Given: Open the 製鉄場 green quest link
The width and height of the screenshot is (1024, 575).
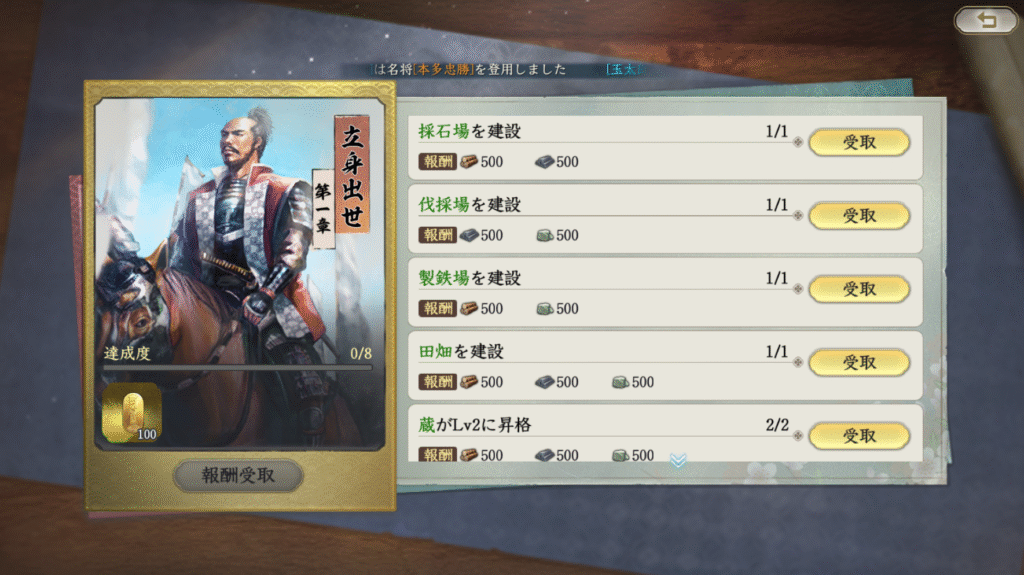Looking at the screenshot, I should (444, 278).
